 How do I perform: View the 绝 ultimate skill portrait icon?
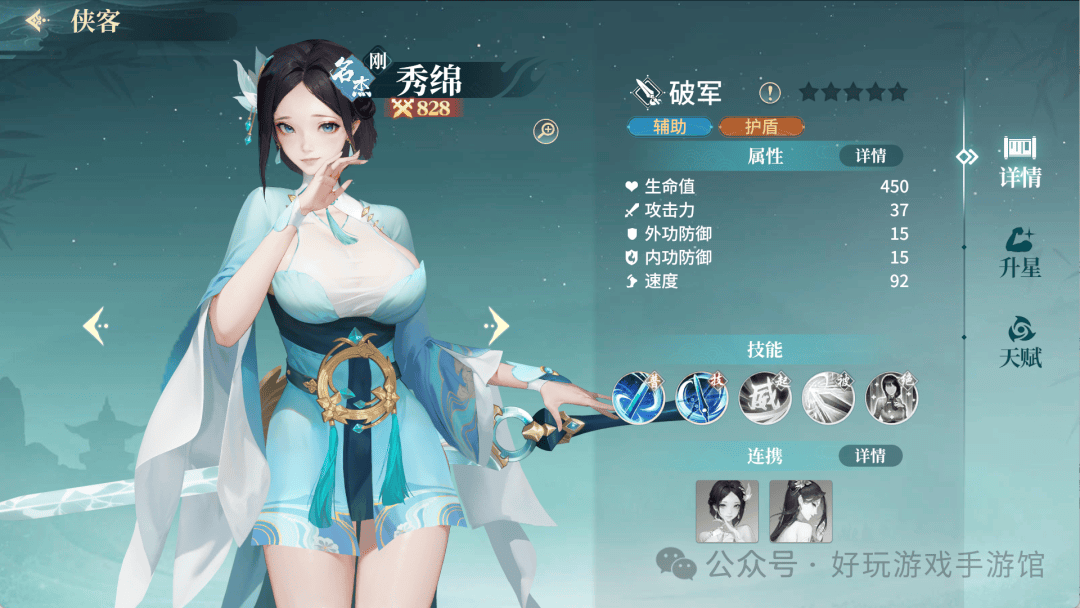pos(891,395)
